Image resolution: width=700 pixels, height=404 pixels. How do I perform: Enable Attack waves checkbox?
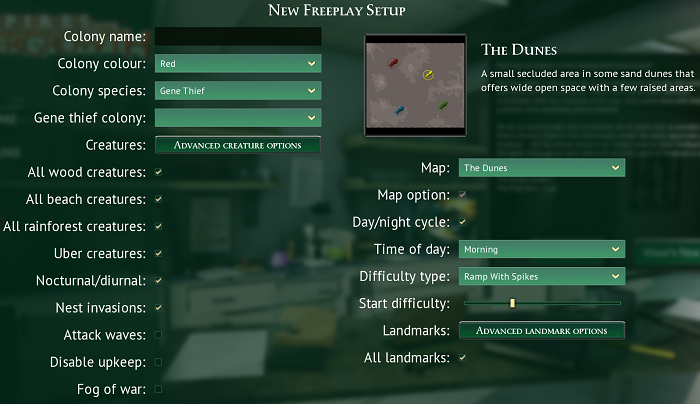coord(158,334)
